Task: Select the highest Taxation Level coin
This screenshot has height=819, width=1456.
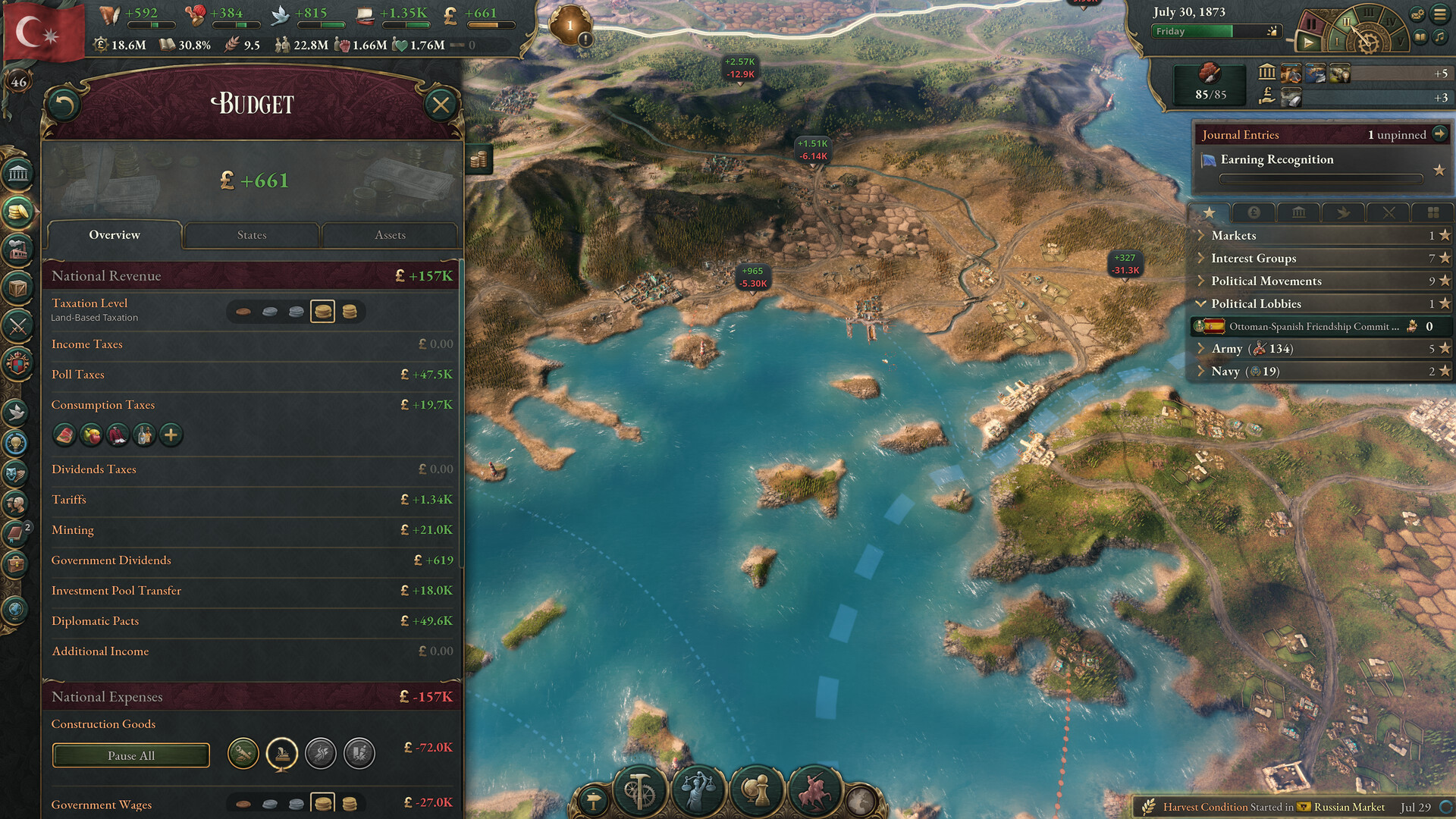Action: click(351, 311)
